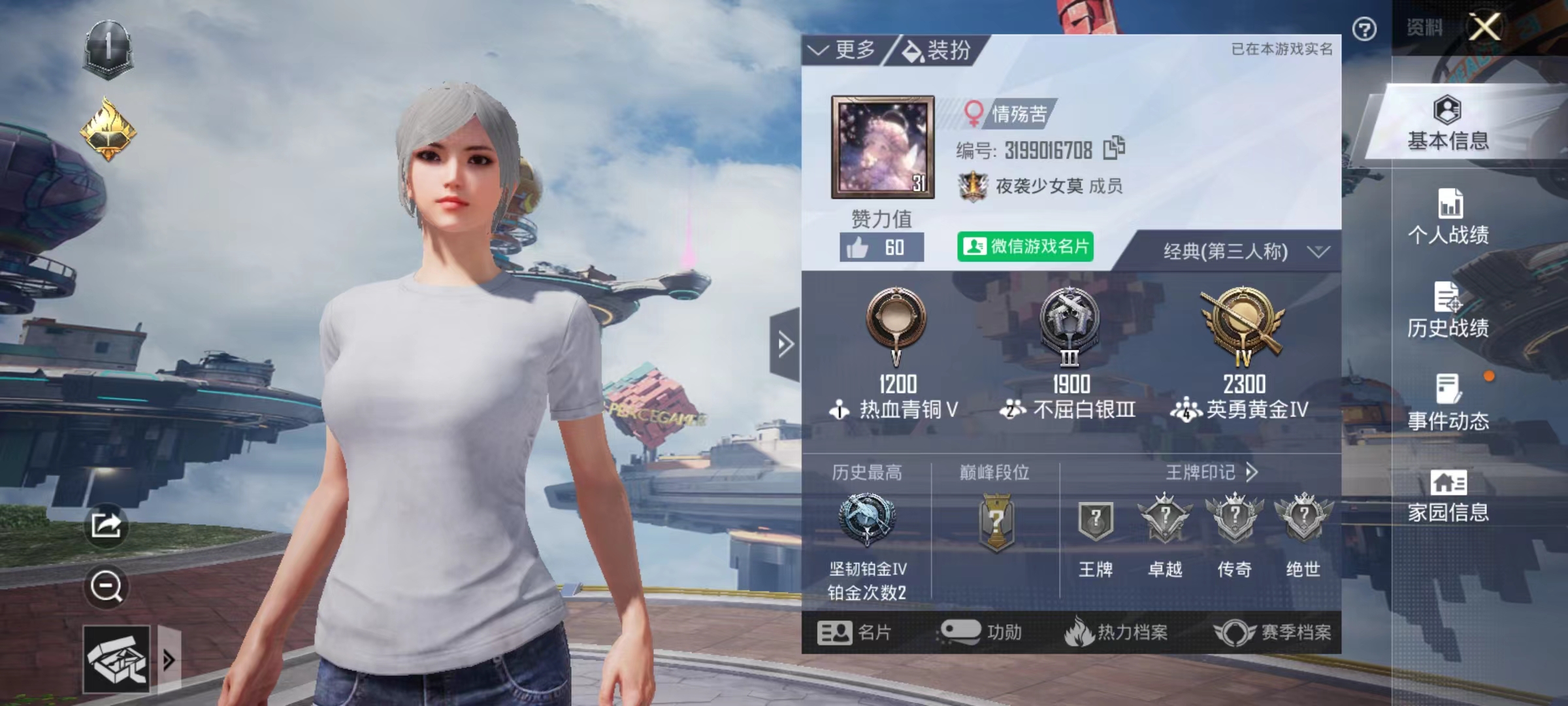Viewport: 1568px width, 706px height.
Task: Open the 赛季档案 season archive
Action: [1273, 632]
